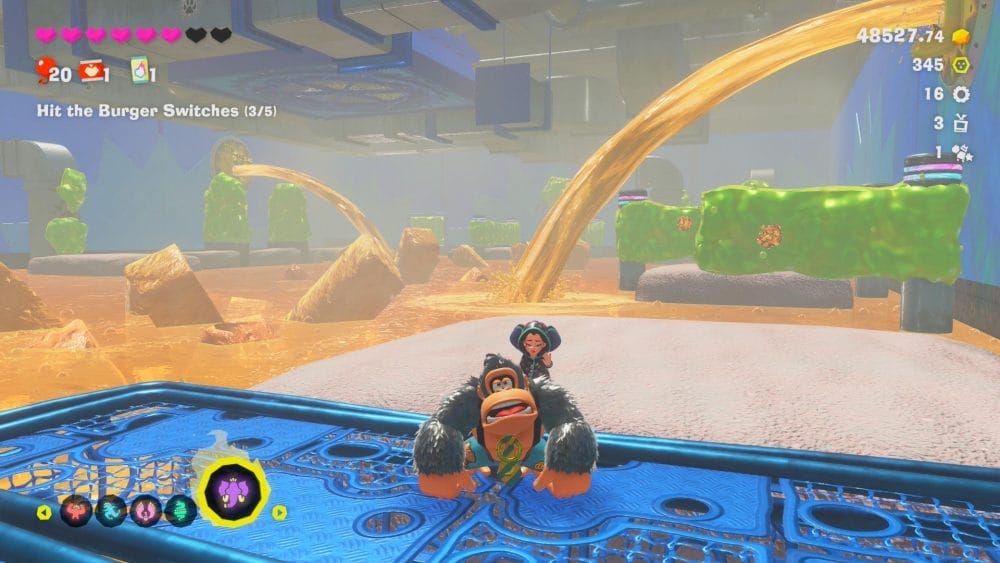Select the green juice carton item
The image size is (1000, 563).
pyautogui.click(x=139, y=70)
